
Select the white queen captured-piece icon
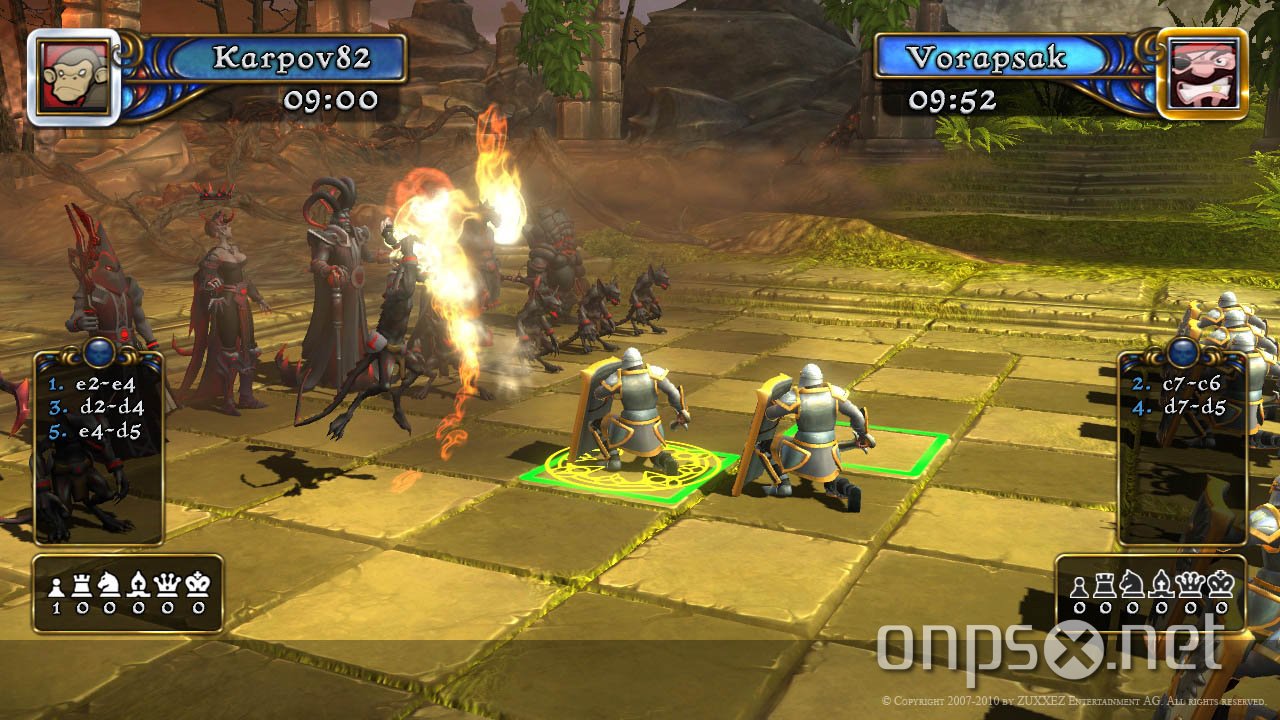[166, 584]
